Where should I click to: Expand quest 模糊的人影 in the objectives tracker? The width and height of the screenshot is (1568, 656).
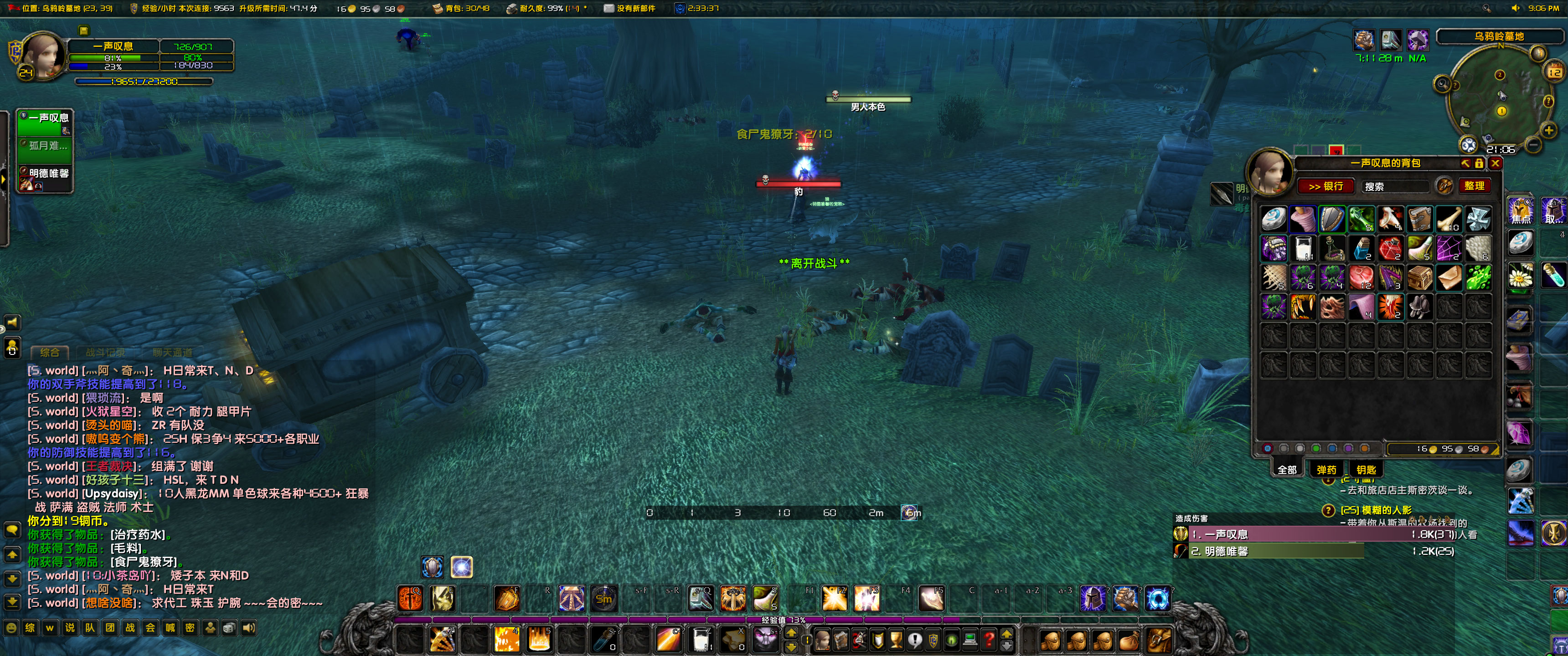point(1378,510)
